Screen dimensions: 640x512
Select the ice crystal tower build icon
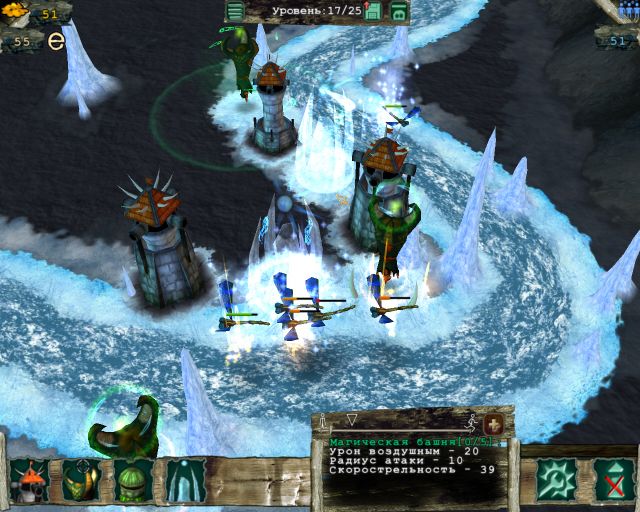[x=185, y=480]
